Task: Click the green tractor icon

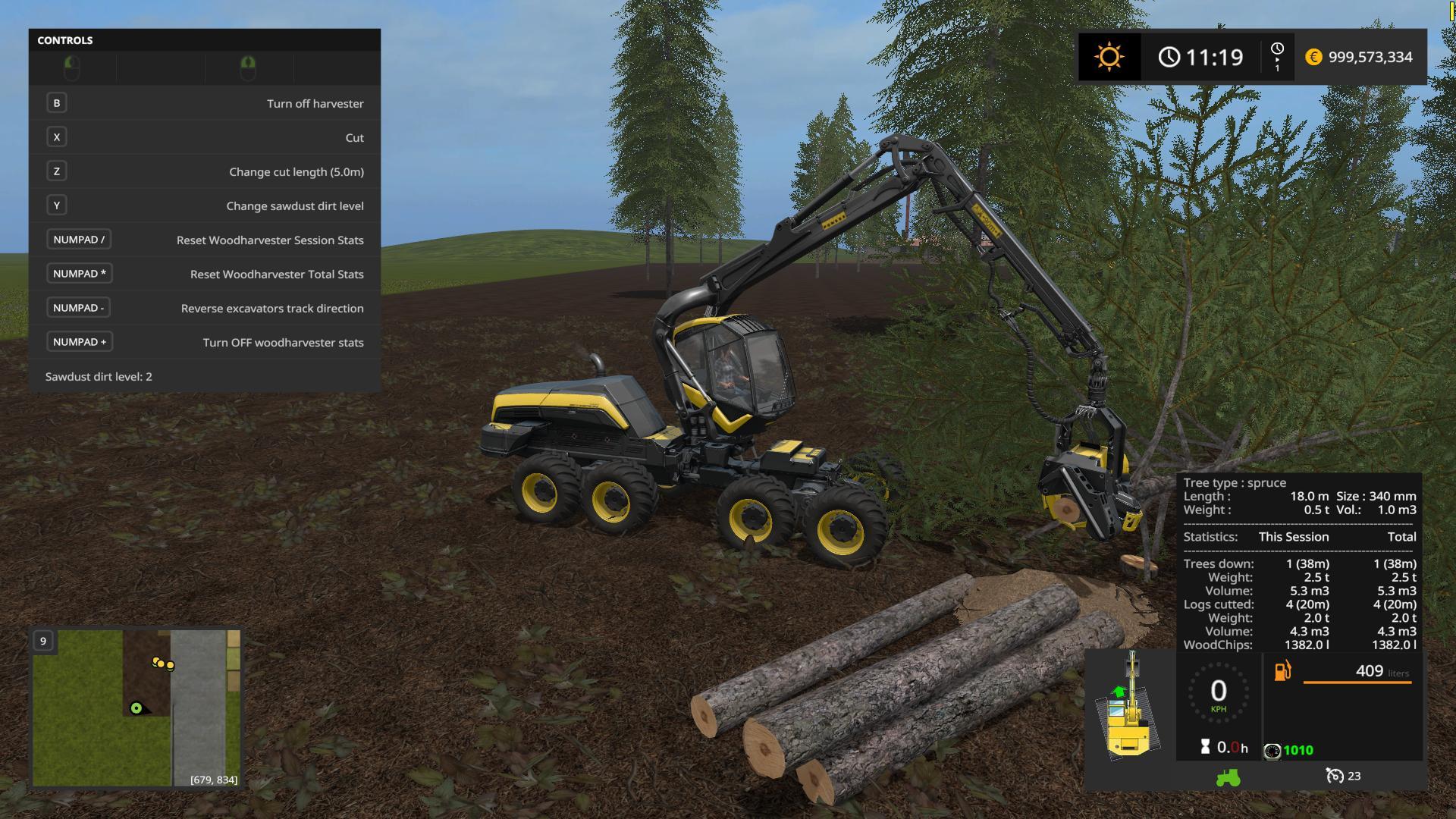Action: (x=1228, y=777)
